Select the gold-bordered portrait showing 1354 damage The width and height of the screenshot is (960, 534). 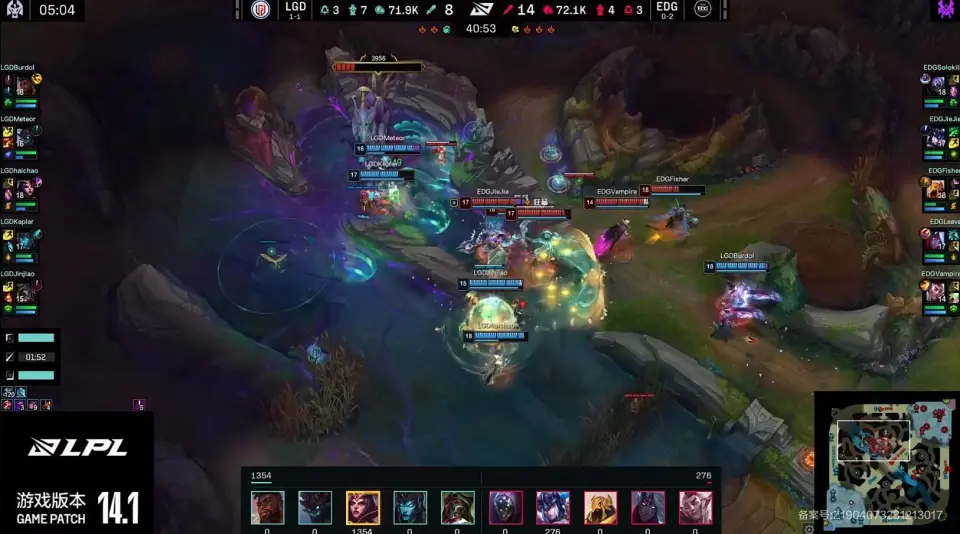(363, 508)
